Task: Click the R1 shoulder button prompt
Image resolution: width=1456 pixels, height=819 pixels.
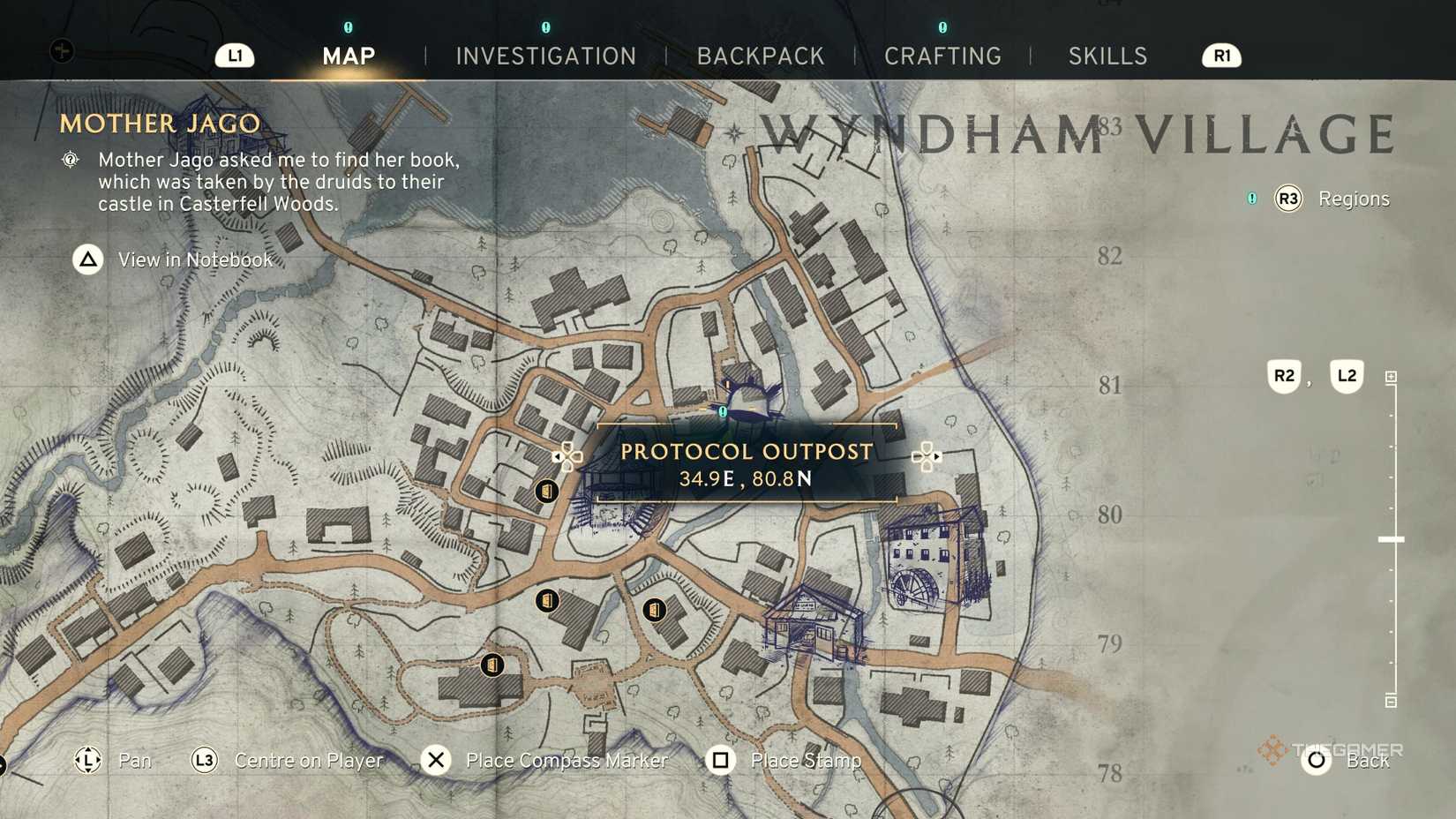Action: click(x=1221, y=55)
